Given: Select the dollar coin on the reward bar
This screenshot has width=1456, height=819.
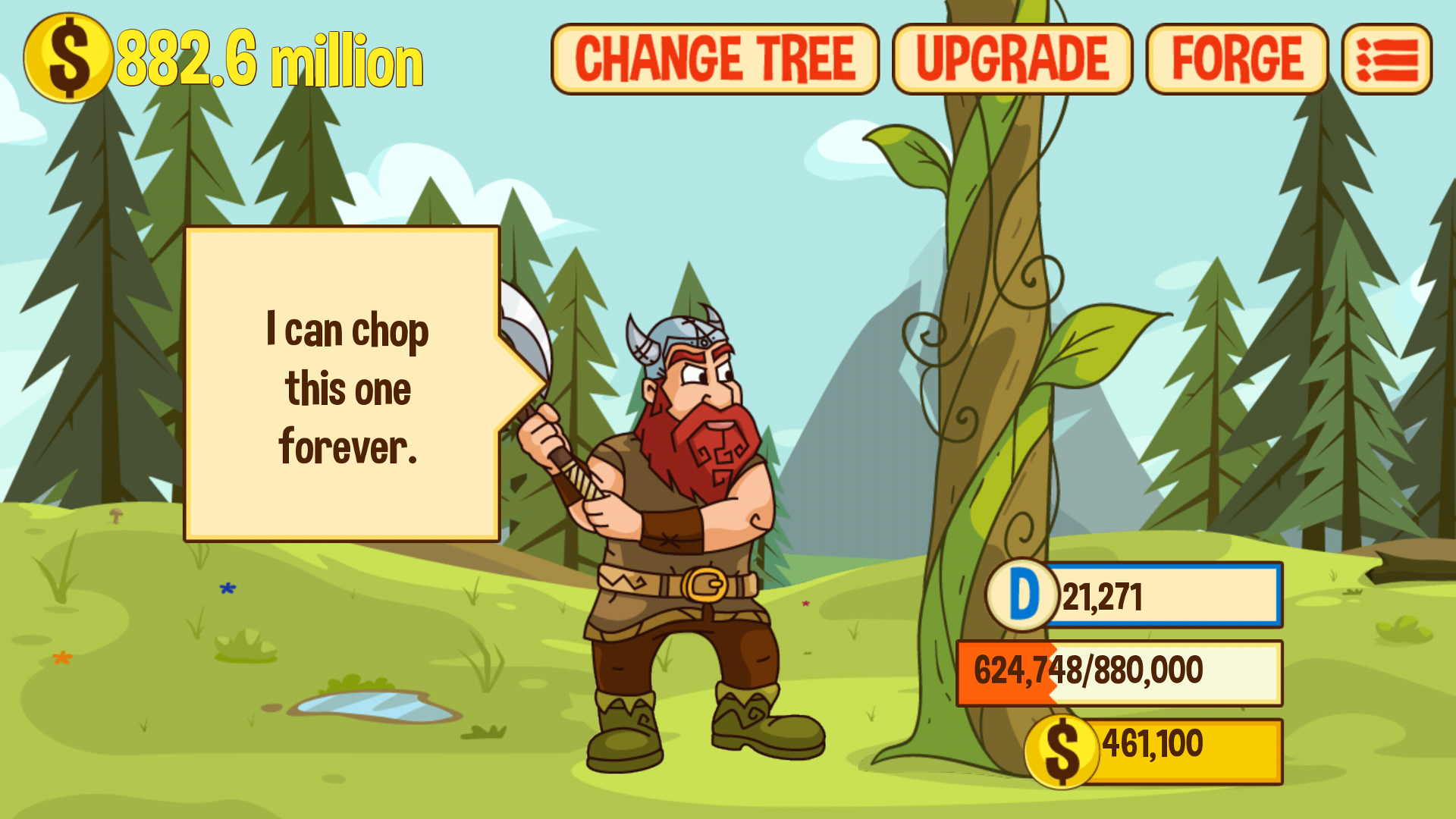Looking at the screenshot, I should [1061, 751].
